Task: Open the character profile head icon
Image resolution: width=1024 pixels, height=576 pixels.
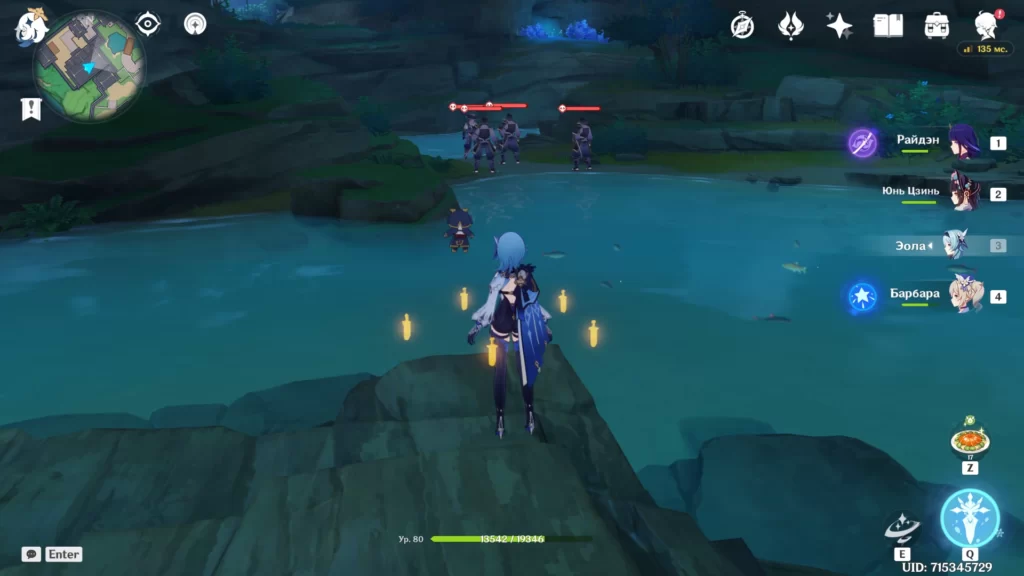Action: point(985,26)
